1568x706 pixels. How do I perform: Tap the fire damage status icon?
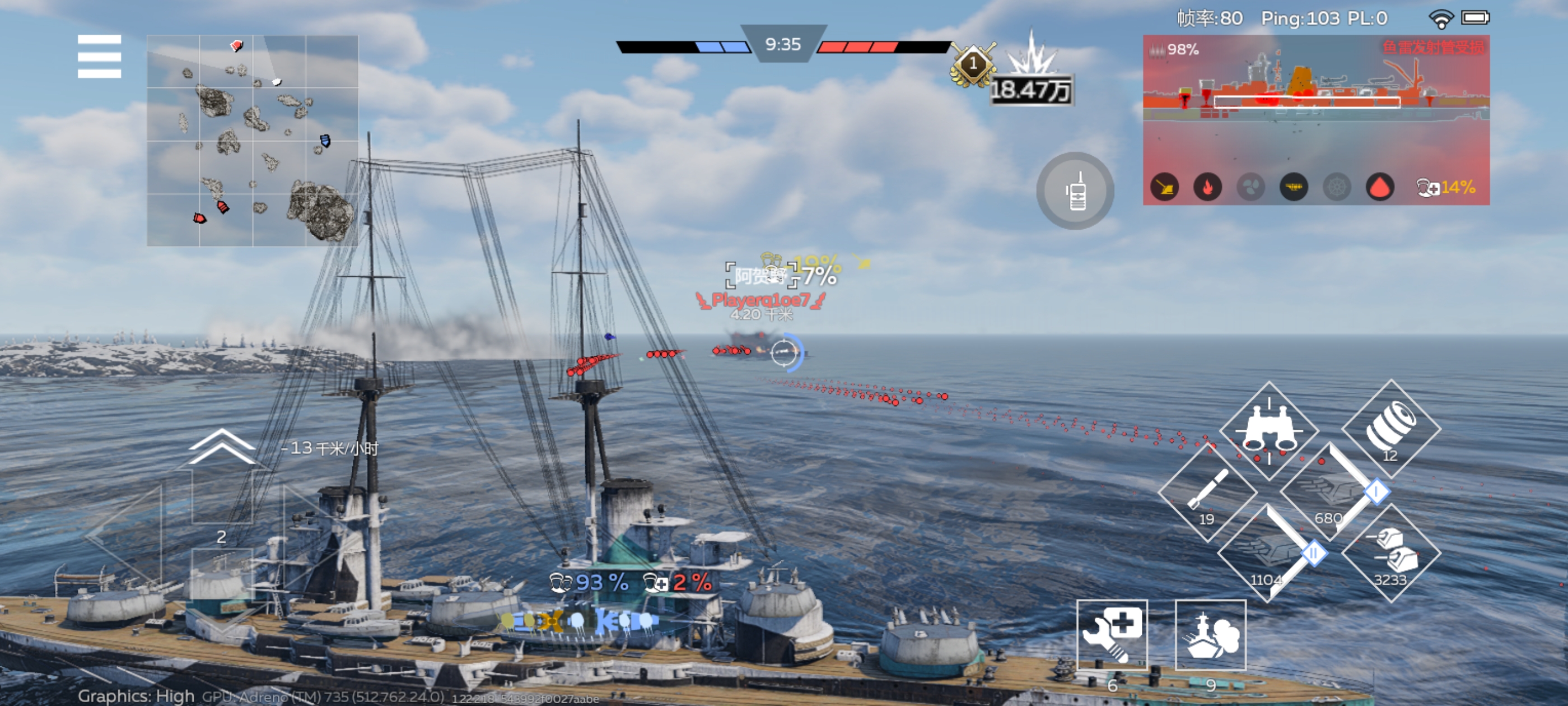(1207, 187)
